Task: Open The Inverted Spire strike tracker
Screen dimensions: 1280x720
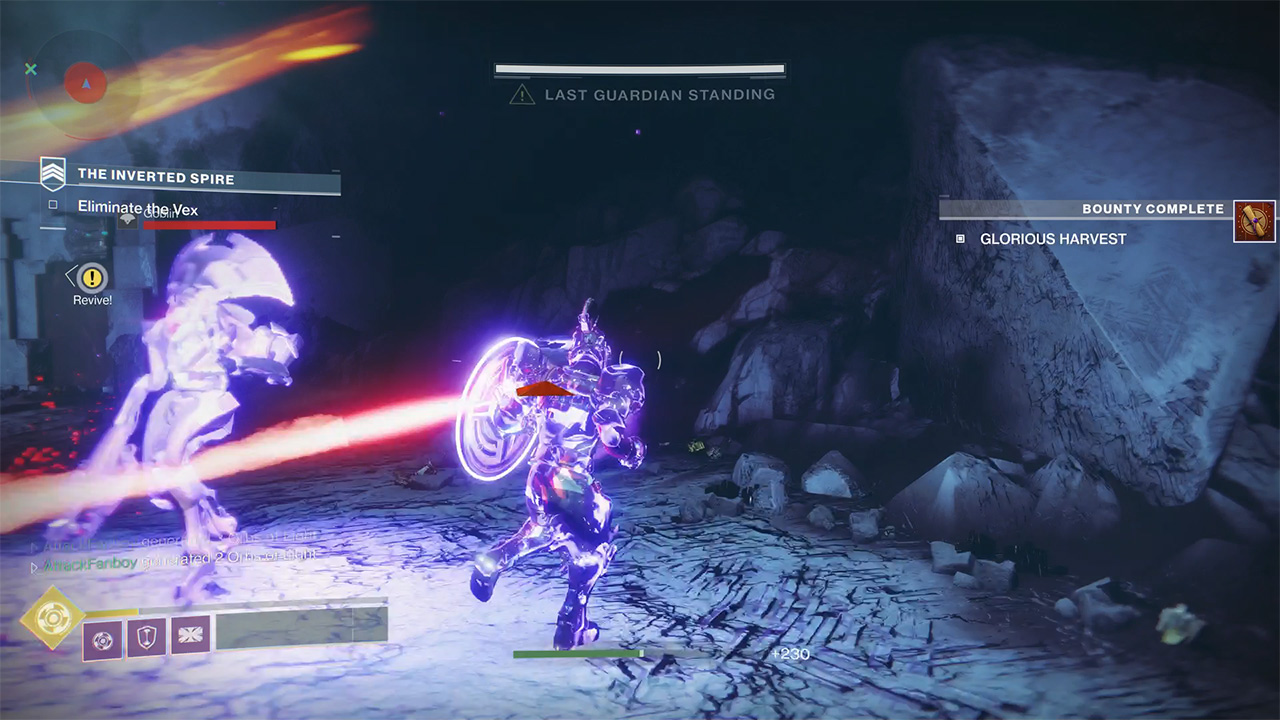Action: (x=156, y=177)
